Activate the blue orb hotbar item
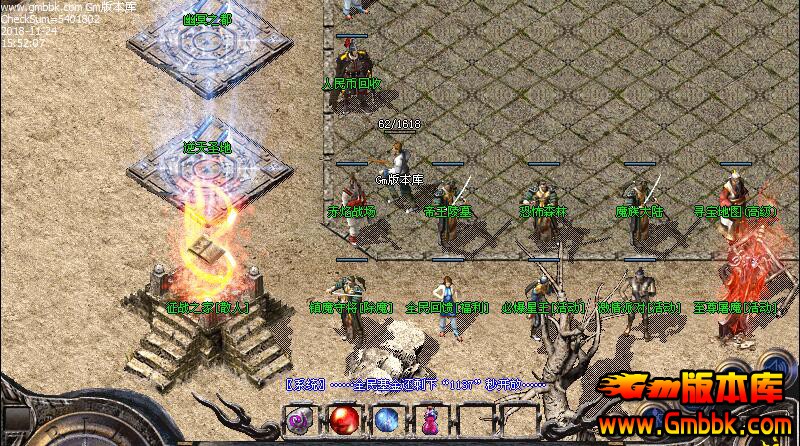This screenshot has width=800, height=446. tap(387, 421)
